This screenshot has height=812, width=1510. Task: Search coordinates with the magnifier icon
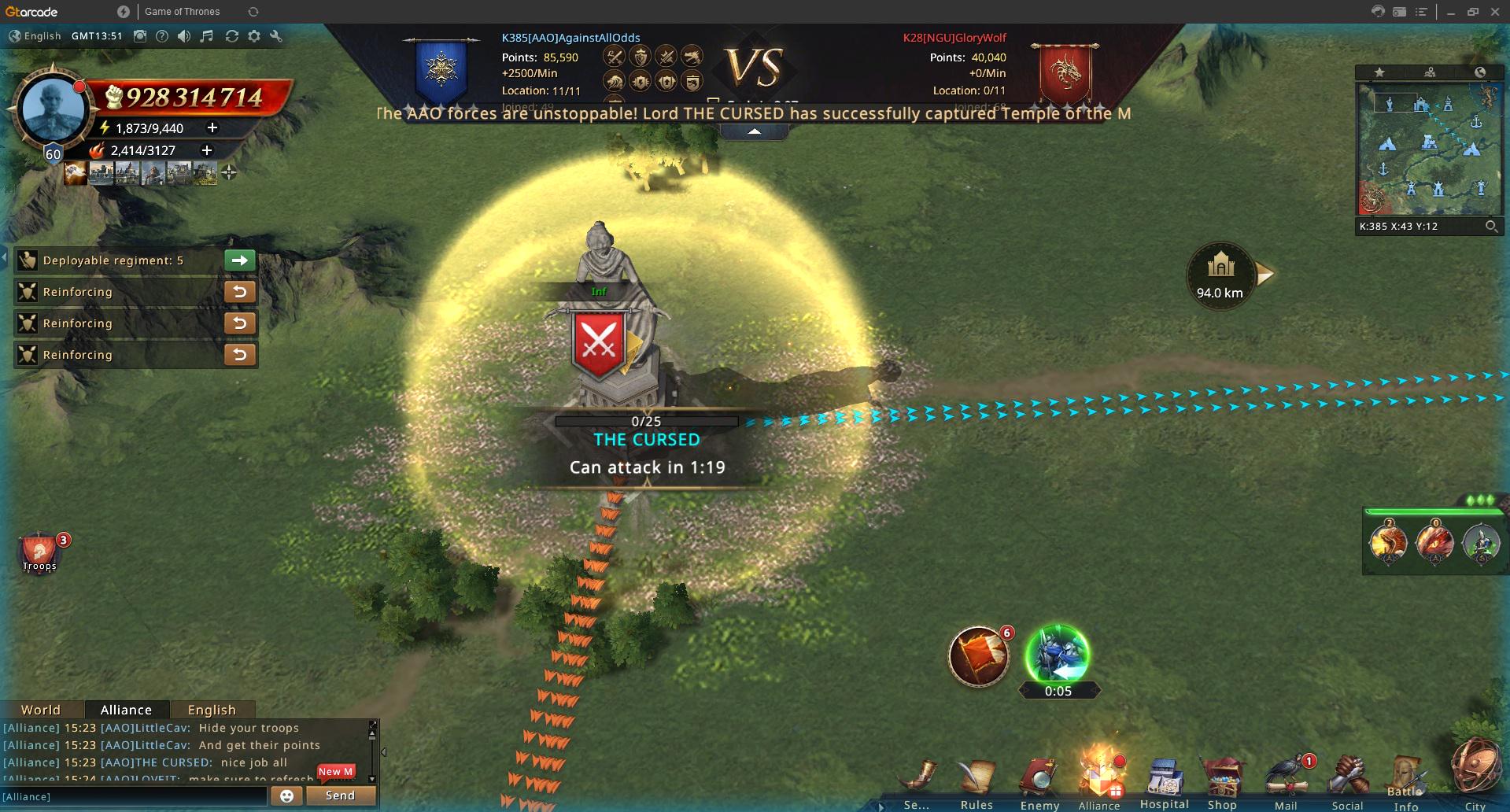[x=1491, y=227]
